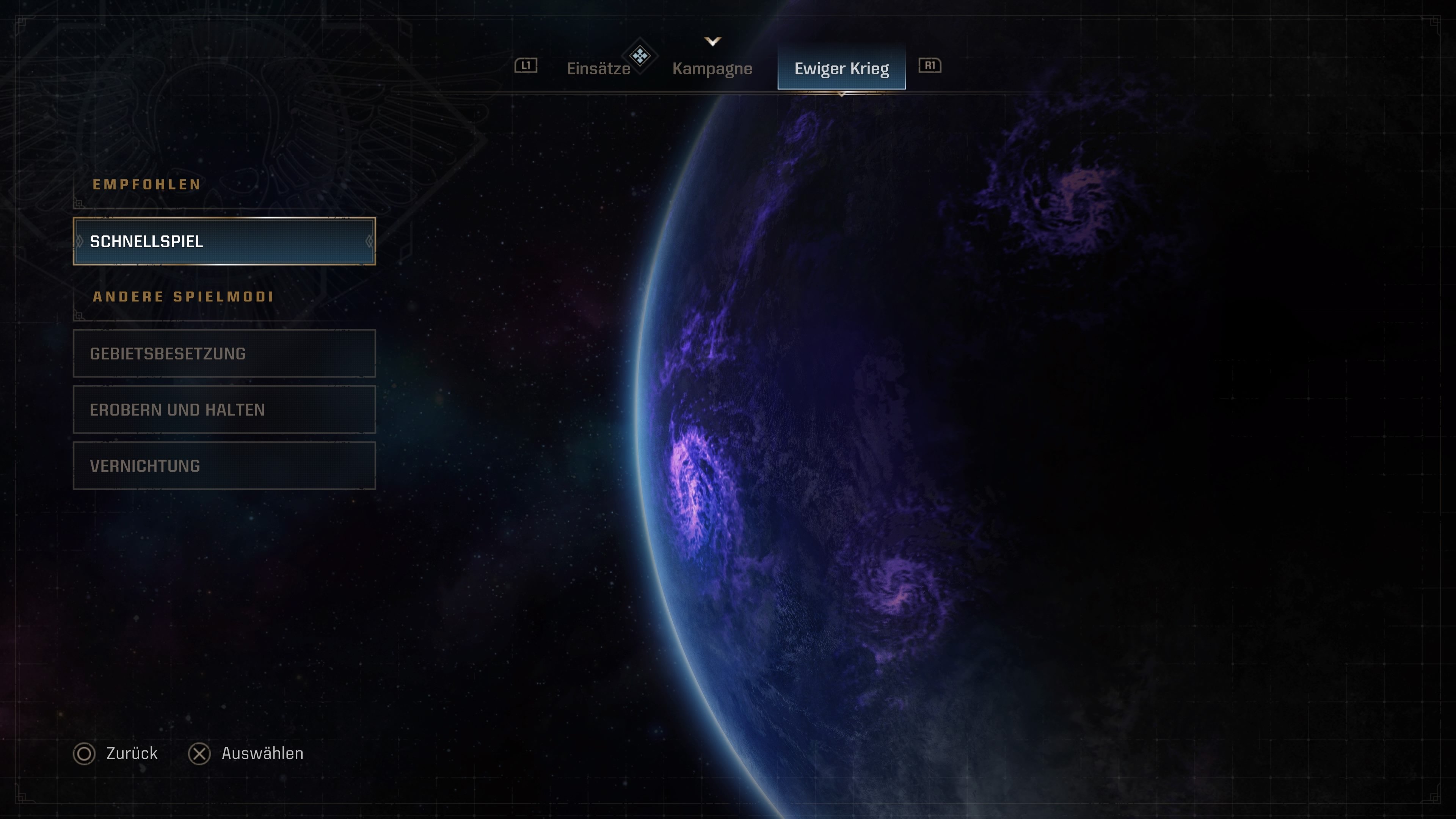Expand the chevron above Kampagne
Screen dimensions: 1456x819
(x=712, y=41)
